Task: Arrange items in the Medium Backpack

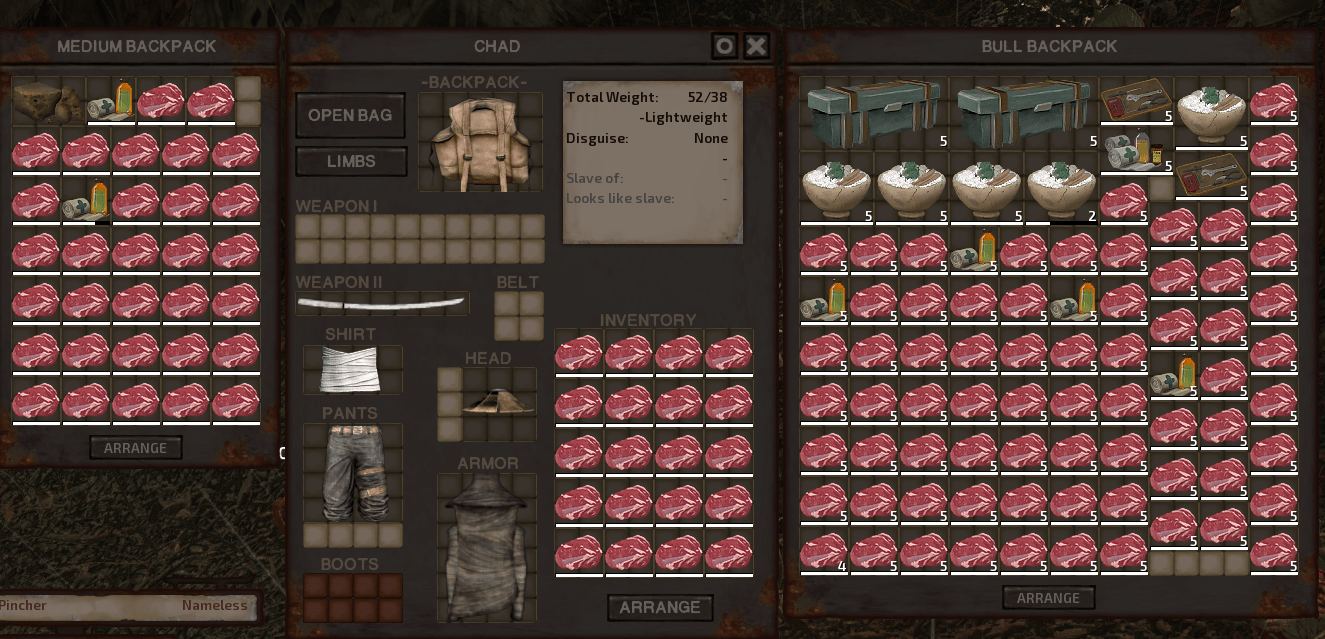Action: [x=136, y=448]
